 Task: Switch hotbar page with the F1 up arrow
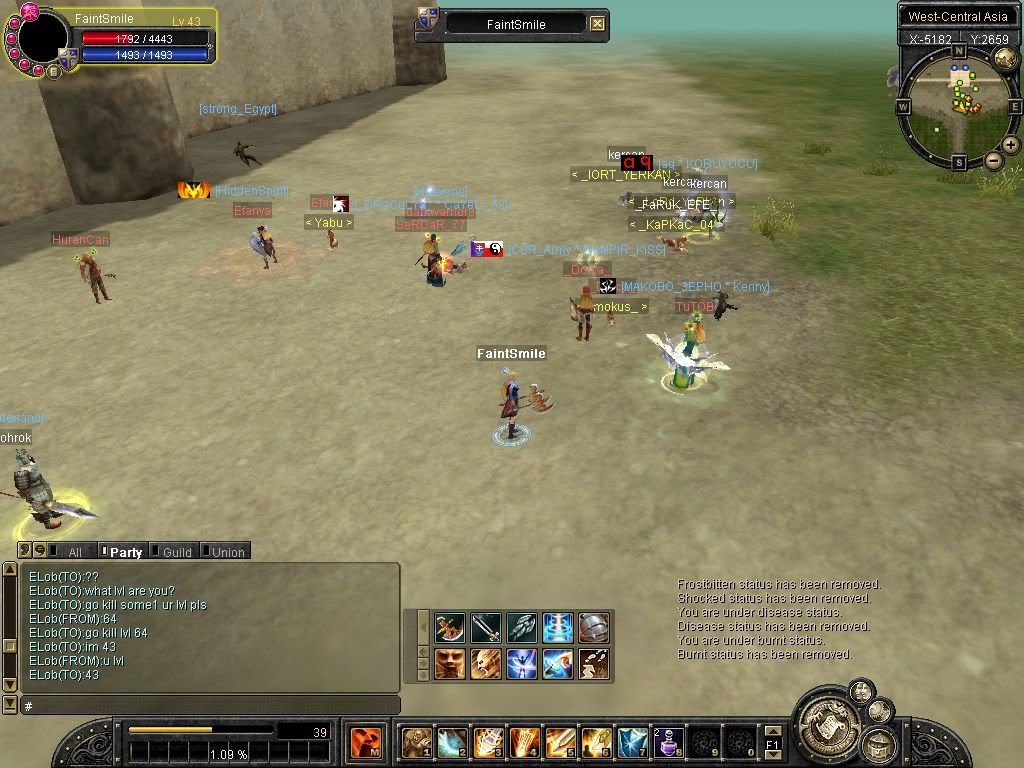coord(773,732)
